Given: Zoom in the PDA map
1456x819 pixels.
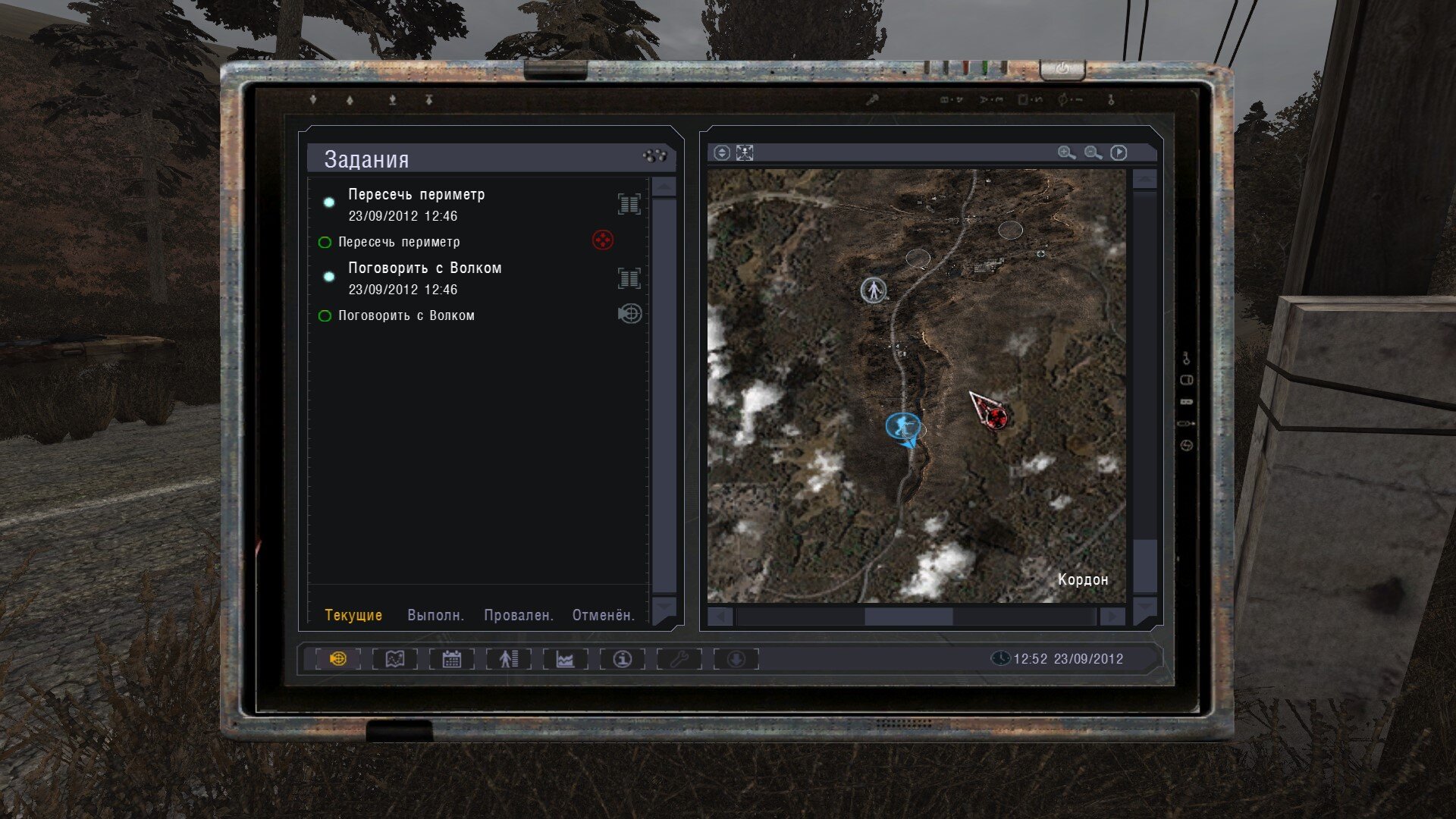Looking at the screenshot, I should click(1066, 153).
